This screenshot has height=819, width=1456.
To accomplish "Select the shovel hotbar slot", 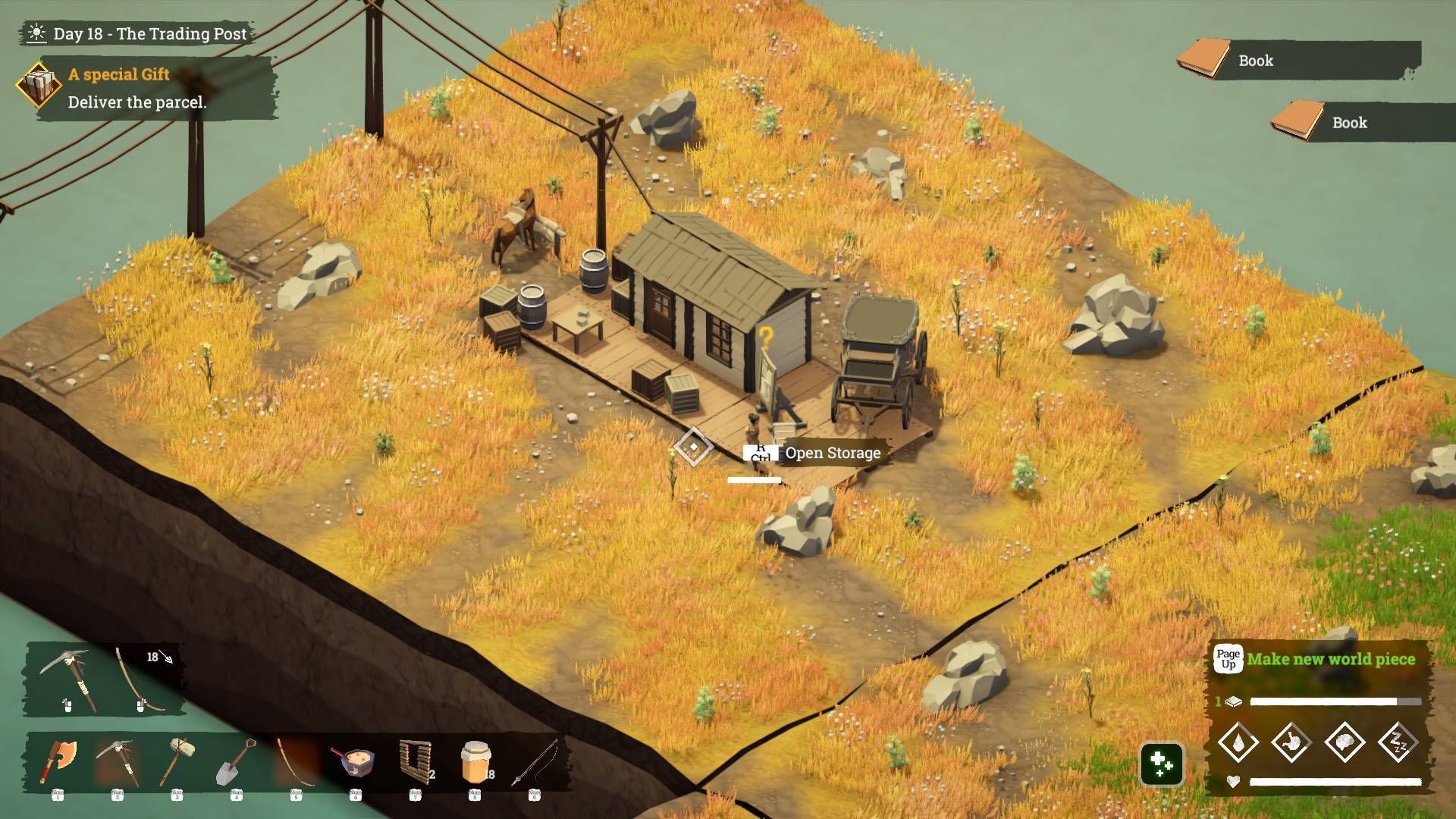I will [x=237, y=761].
